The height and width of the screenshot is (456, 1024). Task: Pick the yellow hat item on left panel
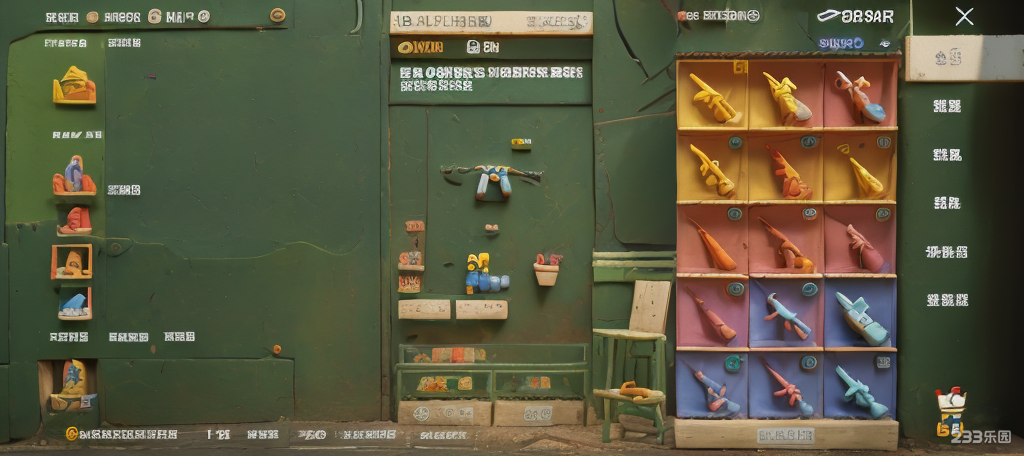point(74,86)
